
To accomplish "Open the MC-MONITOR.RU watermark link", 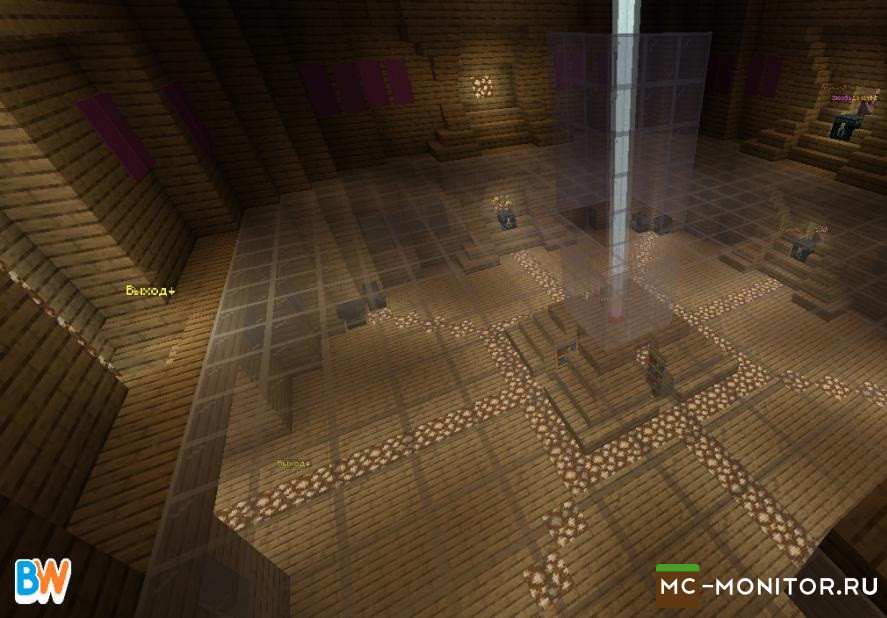I will [768, 586].
